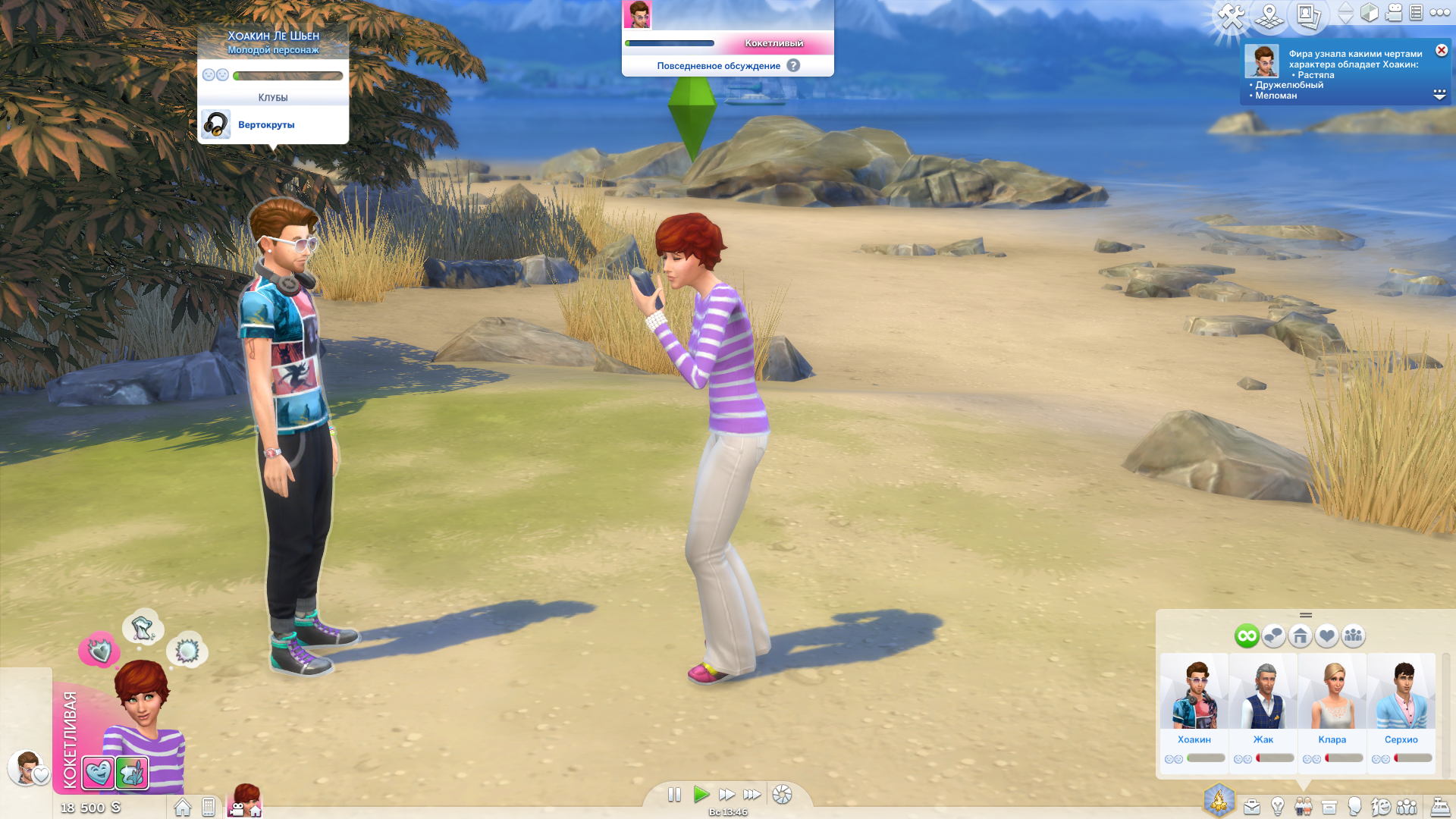Click the help icon beside Повседневное обсуждение
Image resolution: width=1456 pixels, height=819 pixels.
pyautogui.click(x=793, y=66)
